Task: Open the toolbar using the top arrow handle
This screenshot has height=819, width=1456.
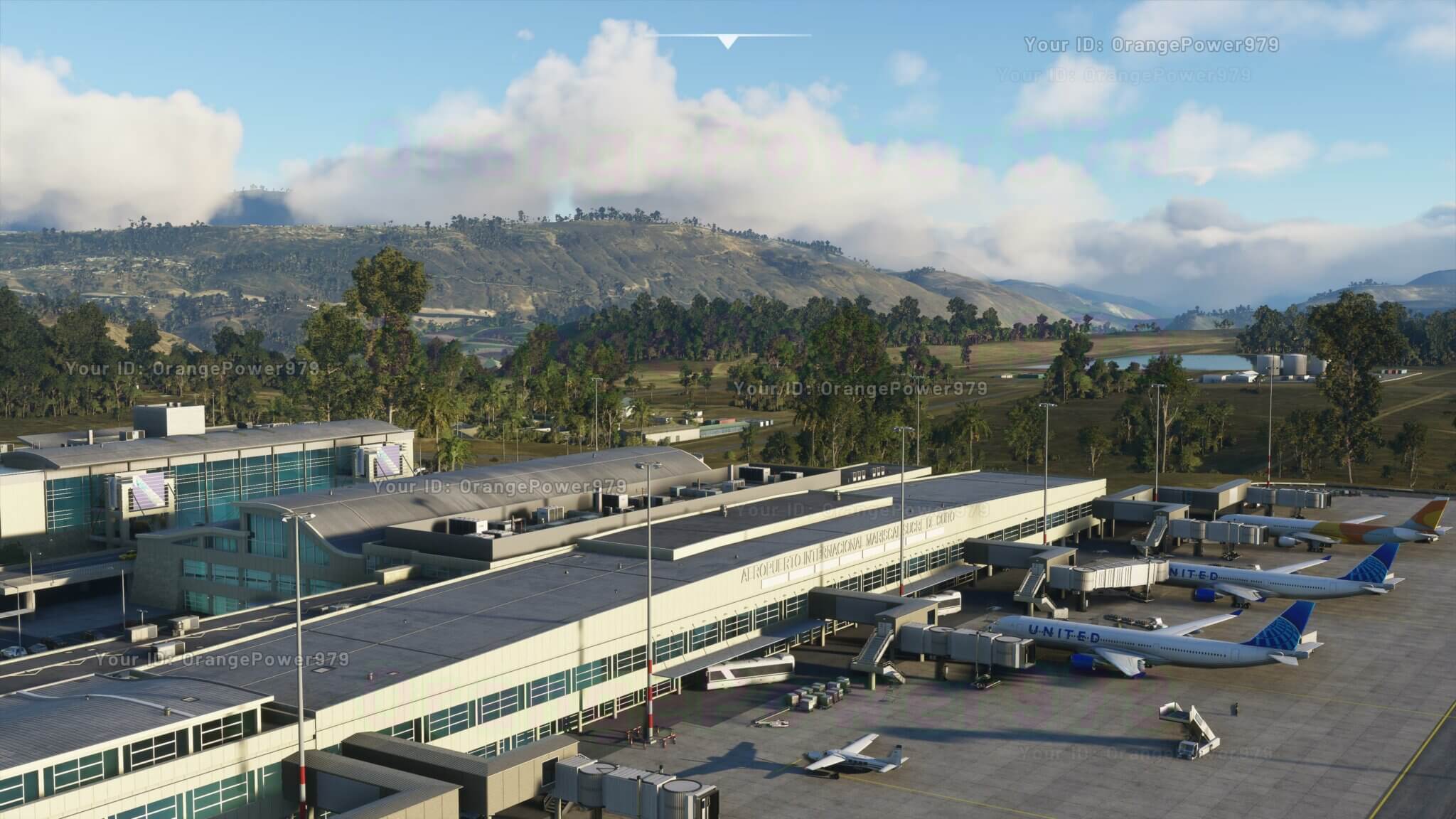Action: click(727, 41)
